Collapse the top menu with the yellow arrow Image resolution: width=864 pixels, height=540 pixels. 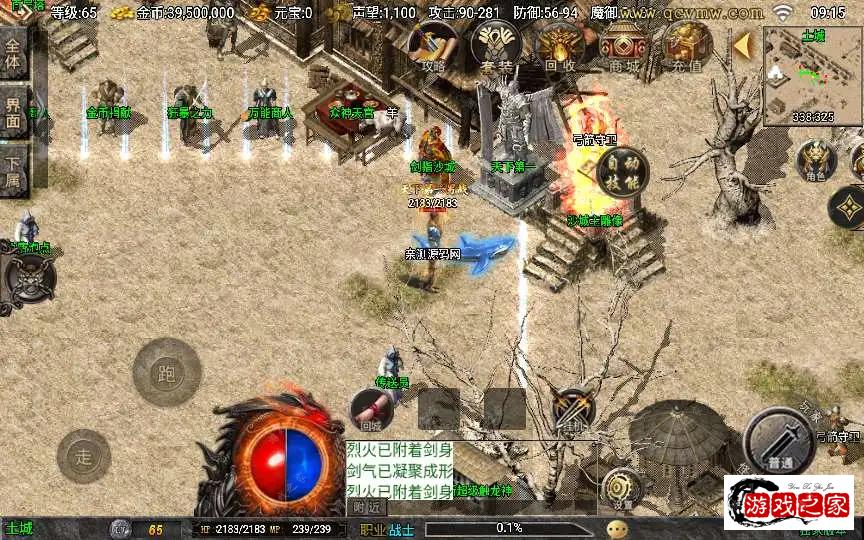coord(742,45)
